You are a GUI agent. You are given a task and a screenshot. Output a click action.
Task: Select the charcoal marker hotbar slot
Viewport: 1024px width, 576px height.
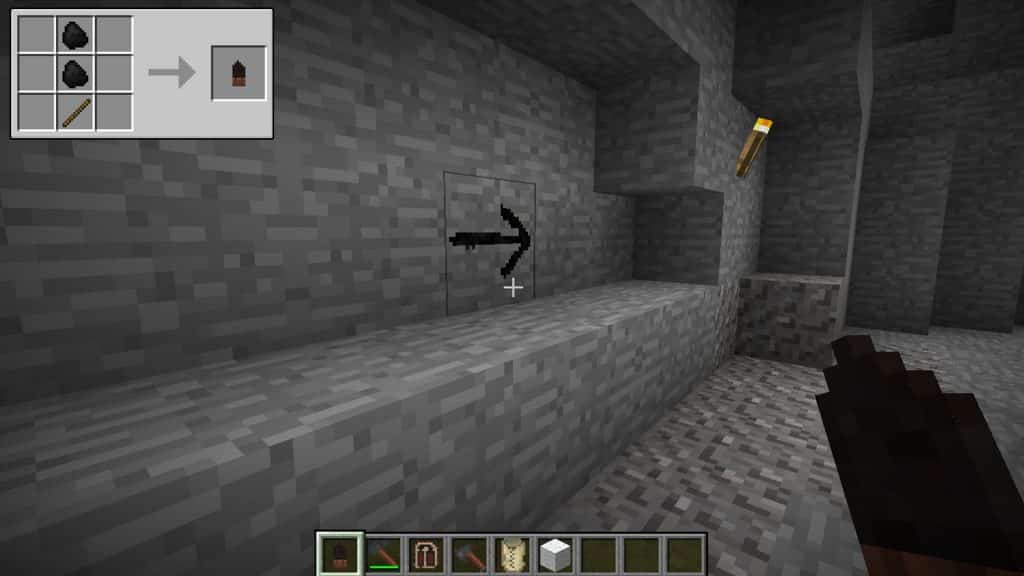pos(340,553)
